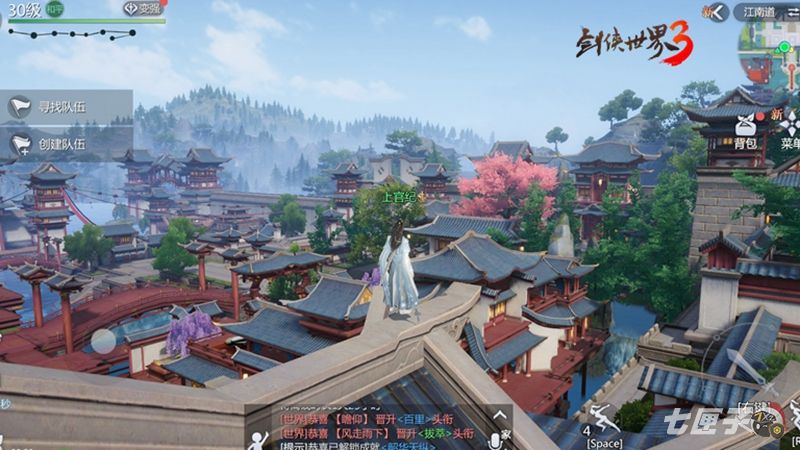Expand the chat window with the up arrow

tap(498, 415)
